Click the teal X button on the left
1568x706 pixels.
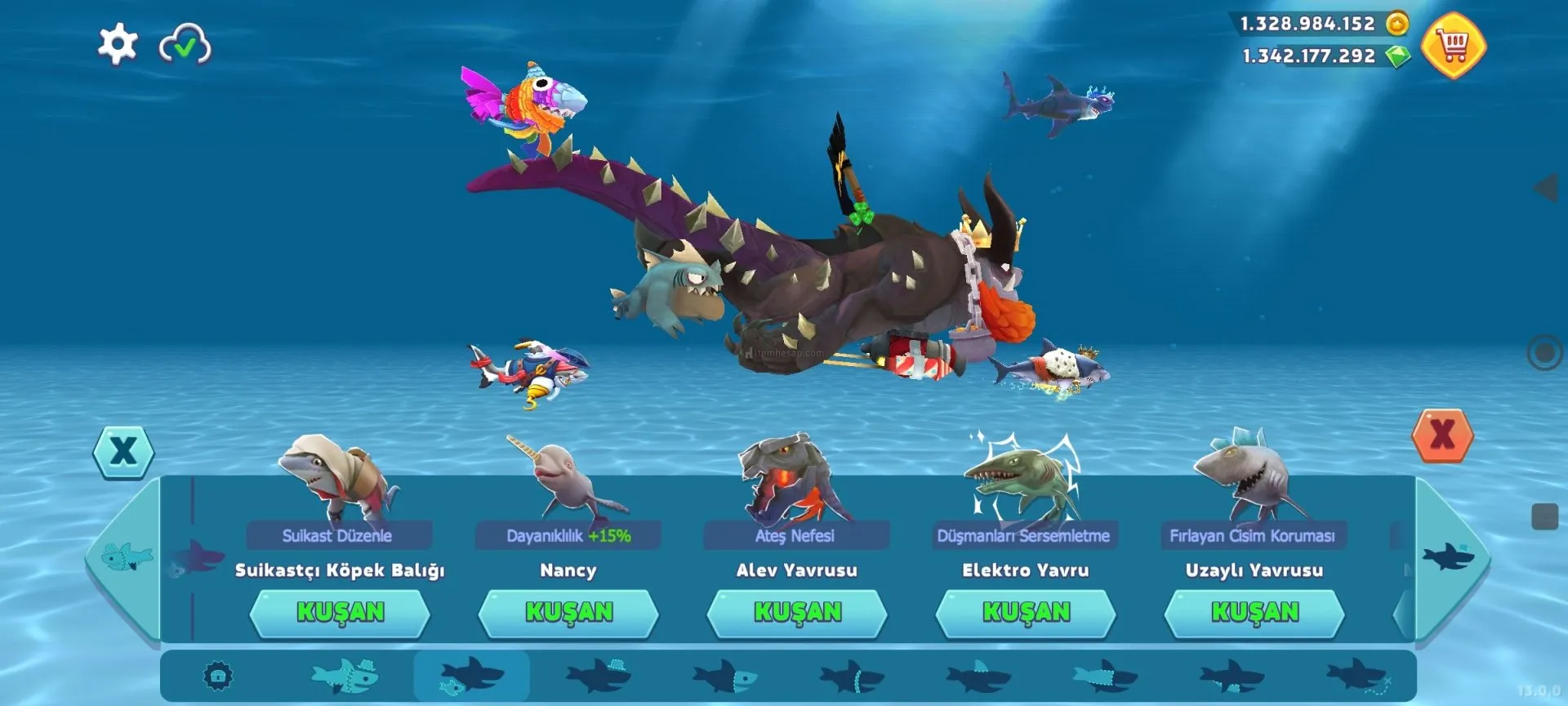click(123, 451)
